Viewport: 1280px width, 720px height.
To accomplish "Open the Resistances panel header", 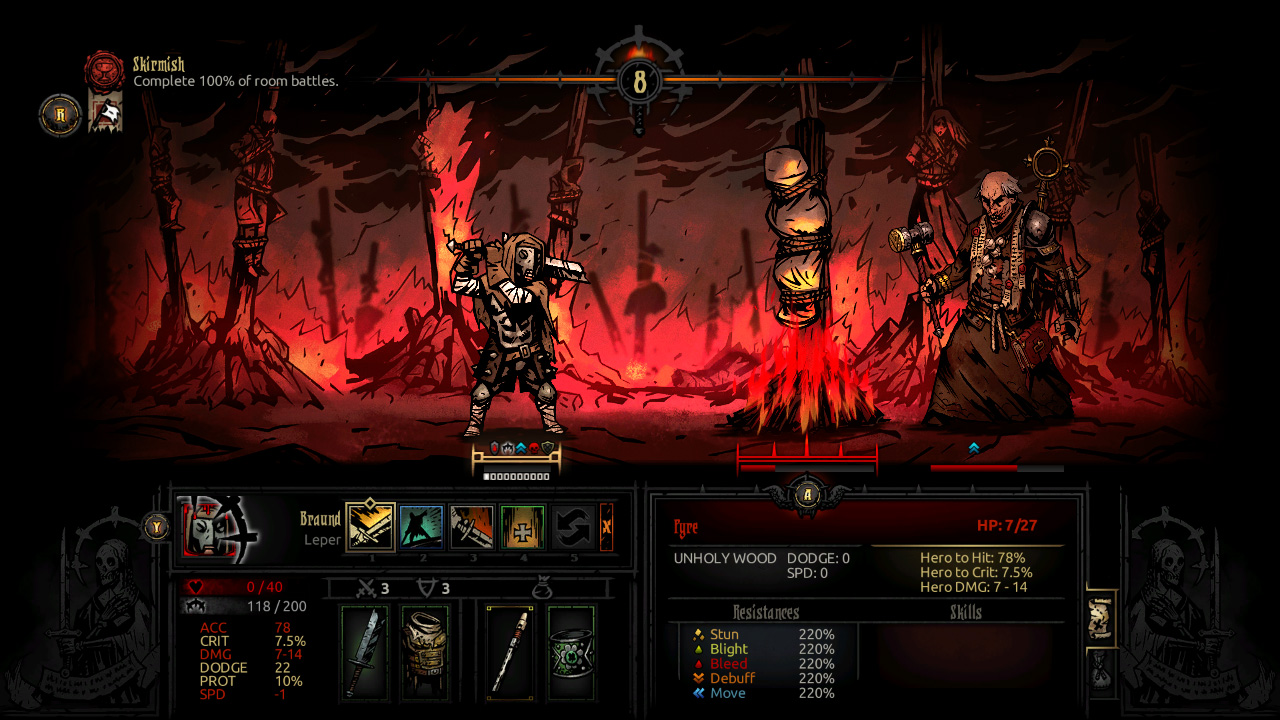I will tap(766, 612).
